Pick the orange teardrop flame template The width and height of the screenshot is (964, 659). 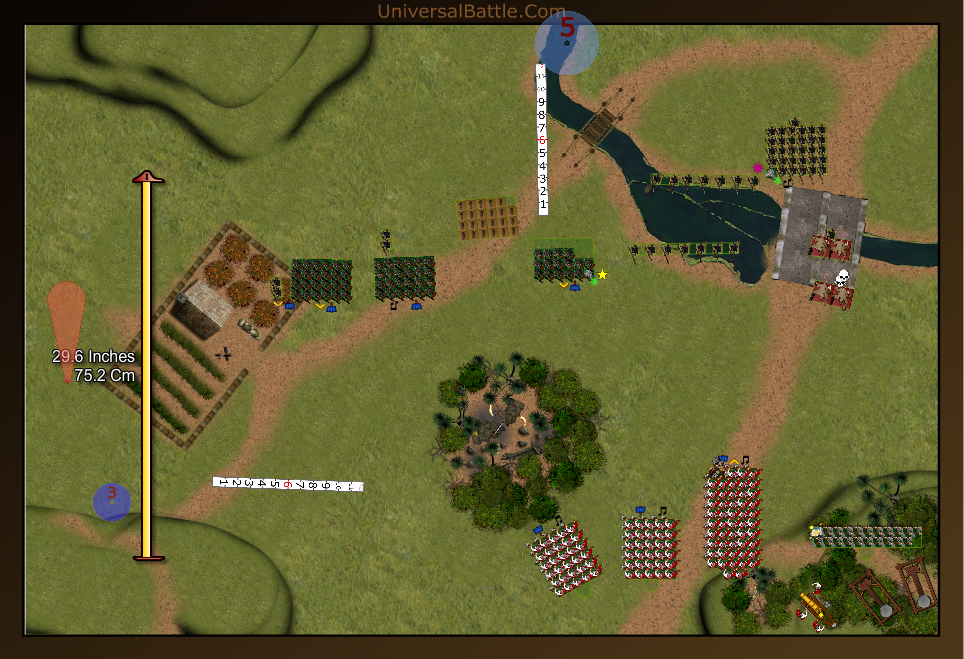coord(66,320)
